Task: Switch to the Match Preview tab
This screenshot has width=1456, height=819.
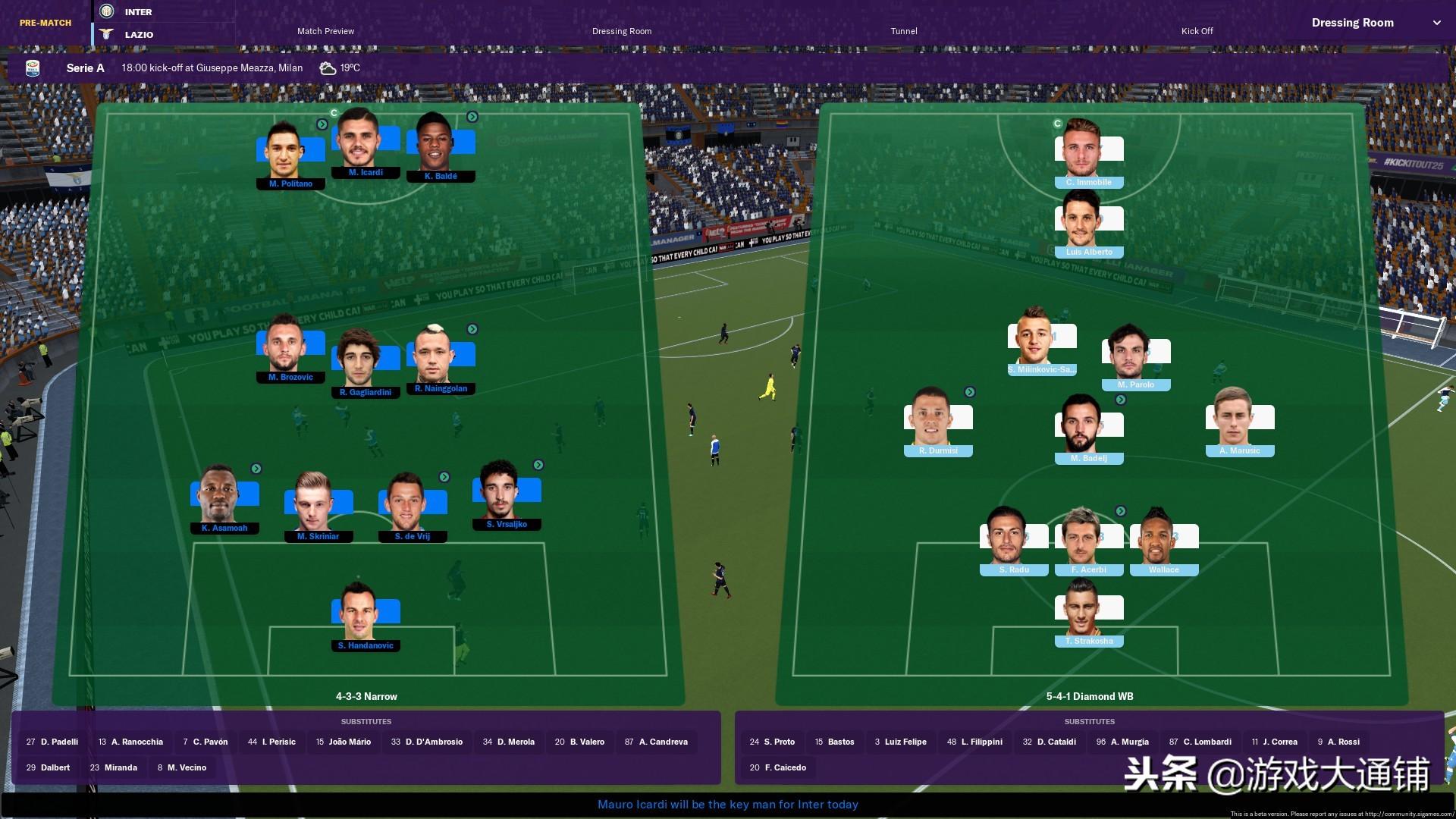Action: [x=326, y=31]
